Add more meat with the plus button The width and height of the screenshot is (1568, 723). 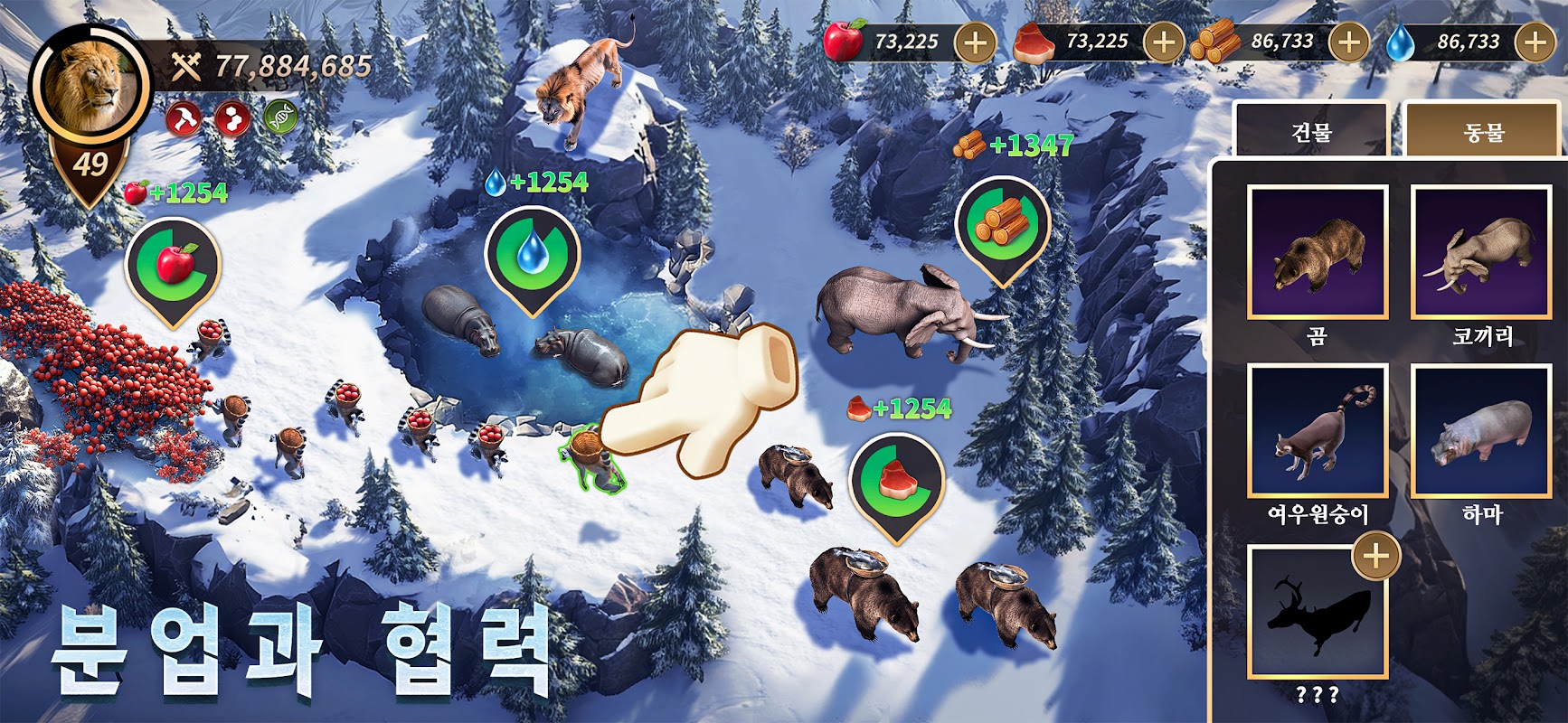[x=1164, y=42]
